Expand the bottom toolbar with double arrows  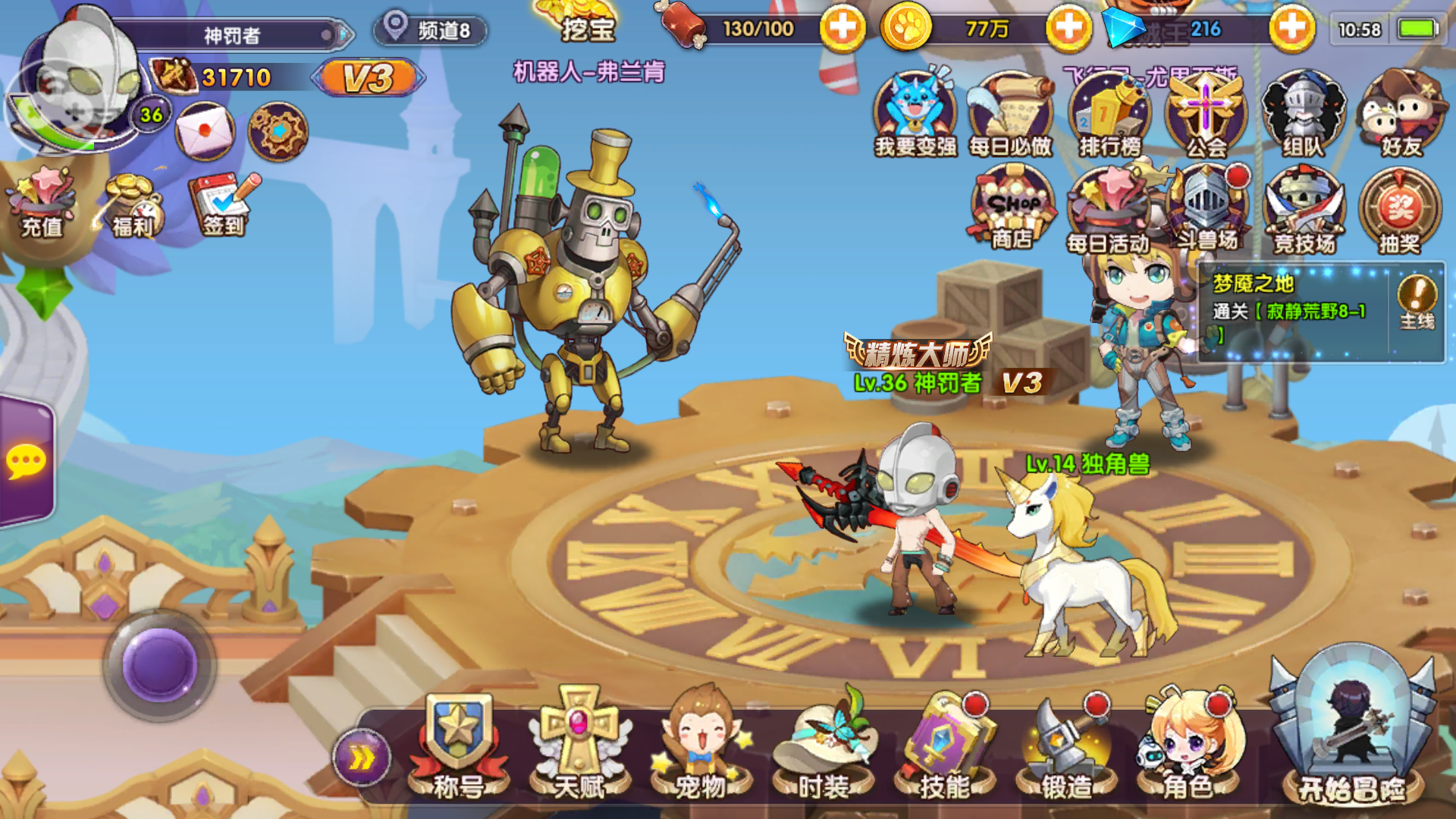362,756
